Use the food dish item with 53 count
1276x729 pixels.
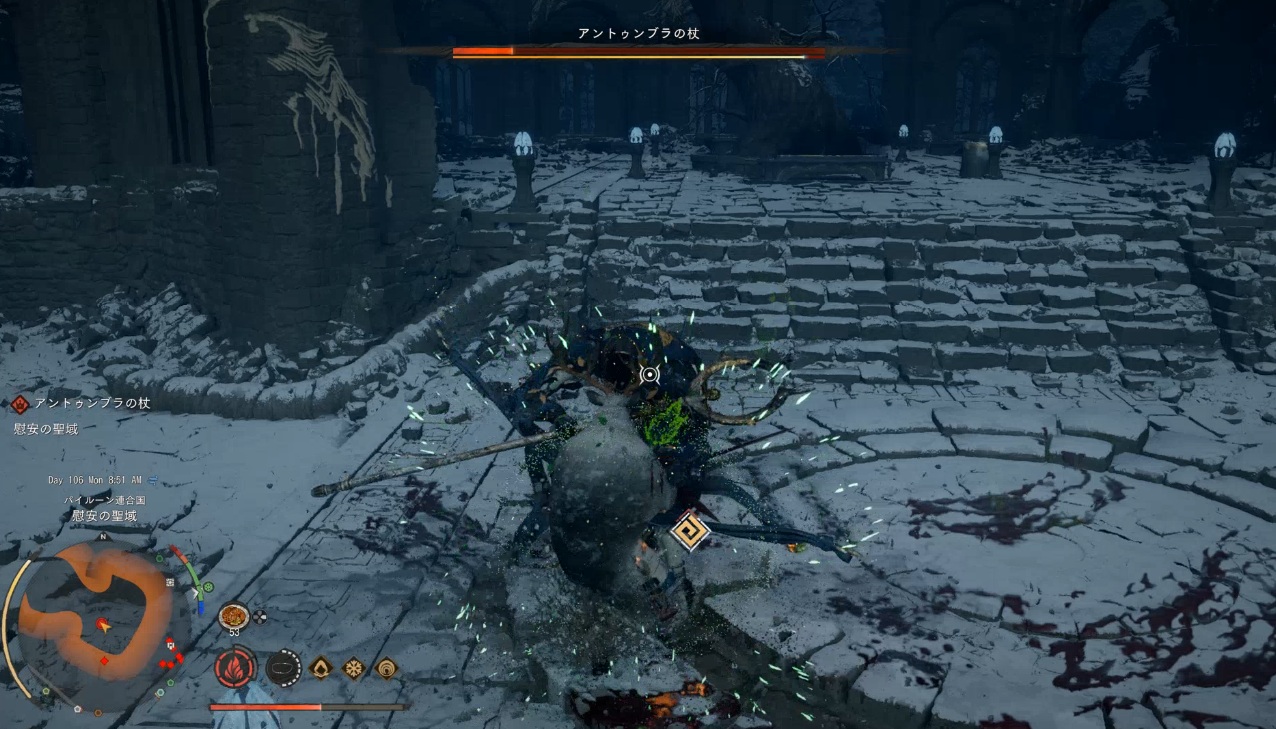(234, 615)
